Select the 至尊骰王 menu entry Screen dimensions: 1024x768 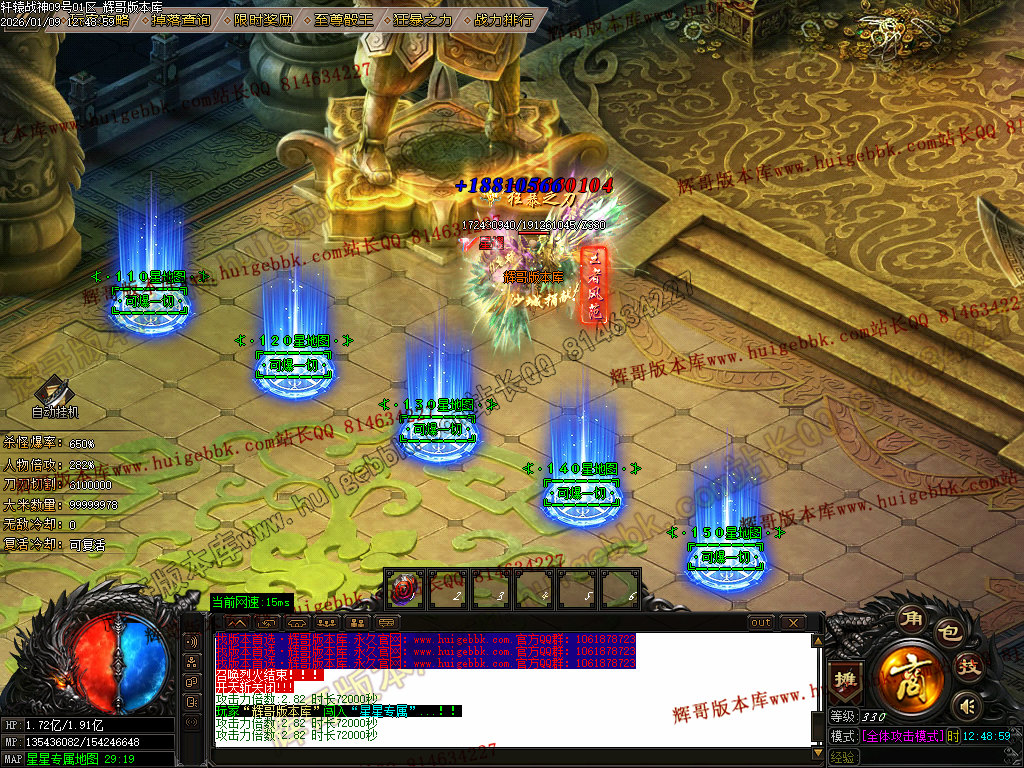click(343, 19)
